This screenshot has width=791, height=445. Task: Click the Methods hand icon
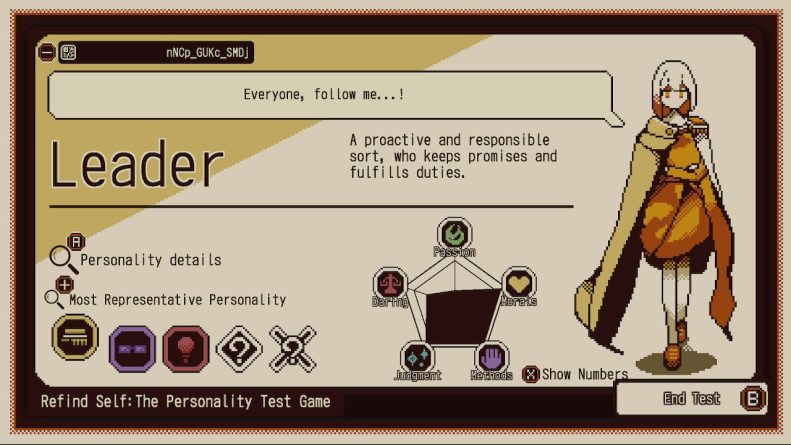coord(491,358)
